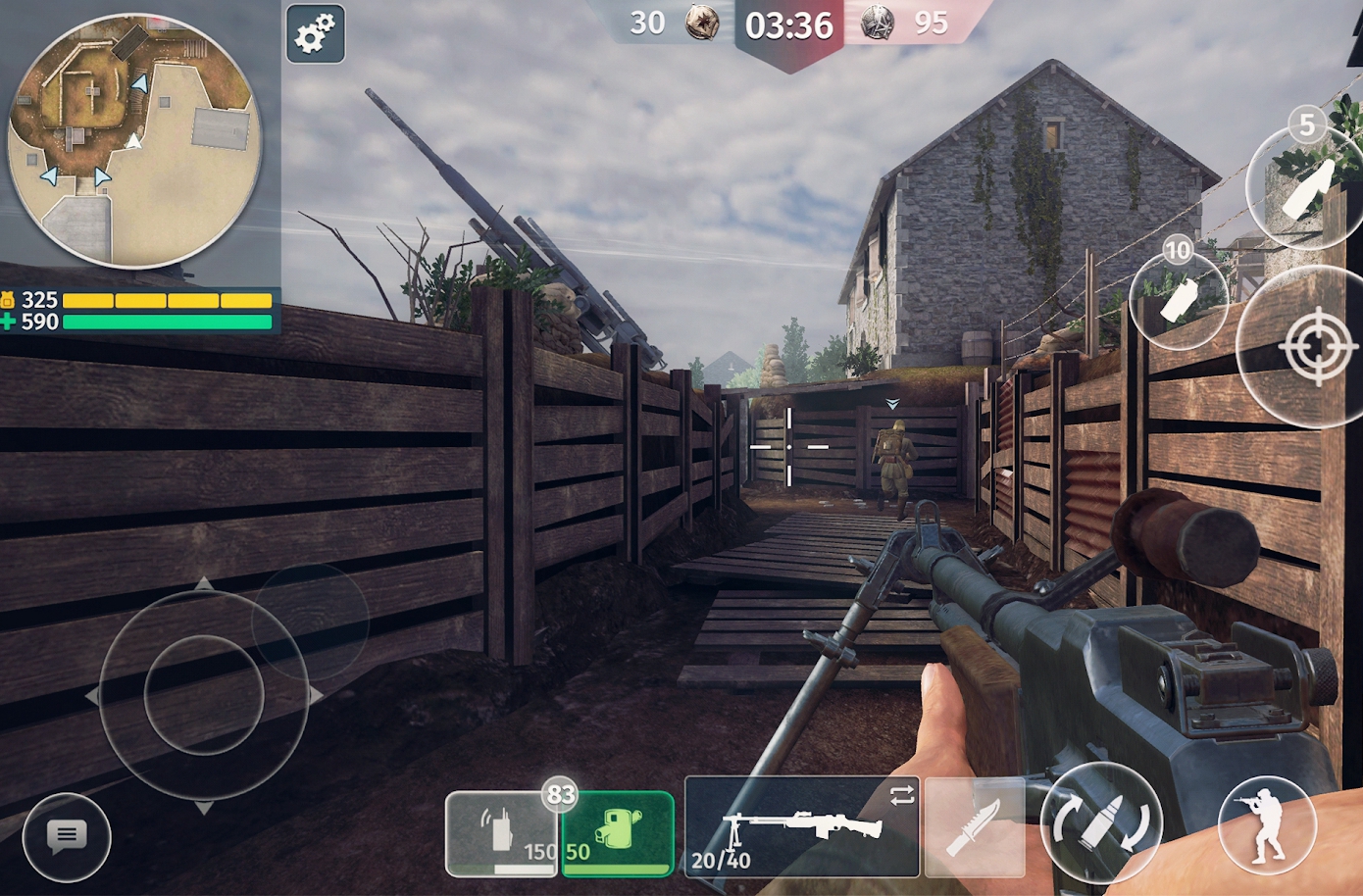
Task: Click the circular minimap
Action: click(x=133, y=140)
